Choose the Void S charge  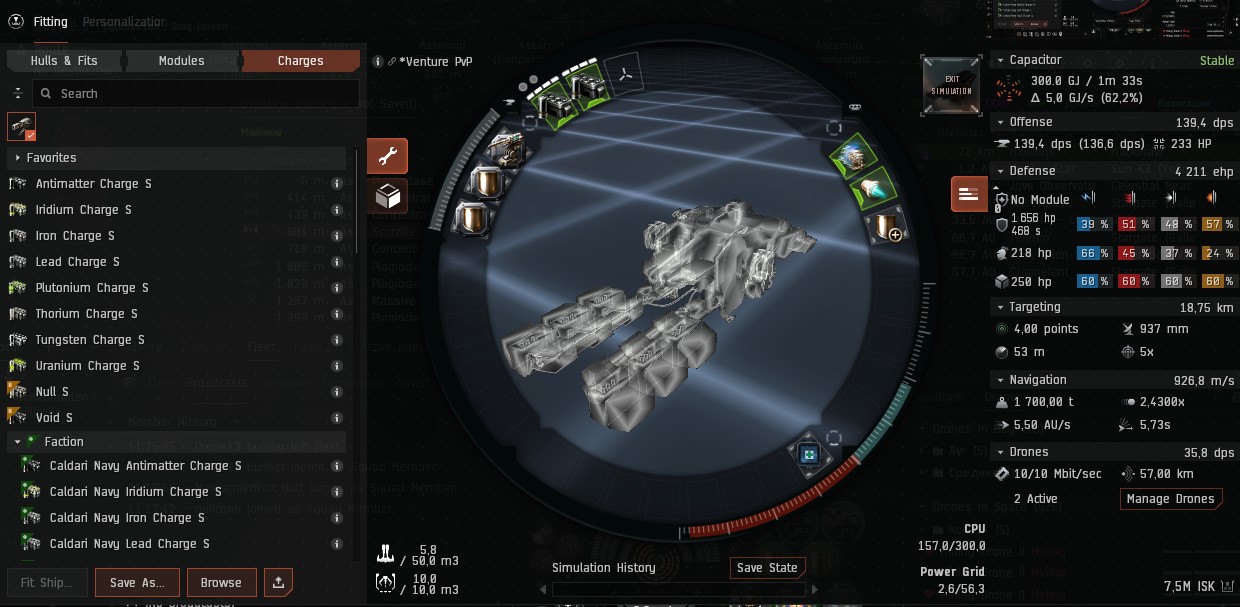tap(56, 418)
